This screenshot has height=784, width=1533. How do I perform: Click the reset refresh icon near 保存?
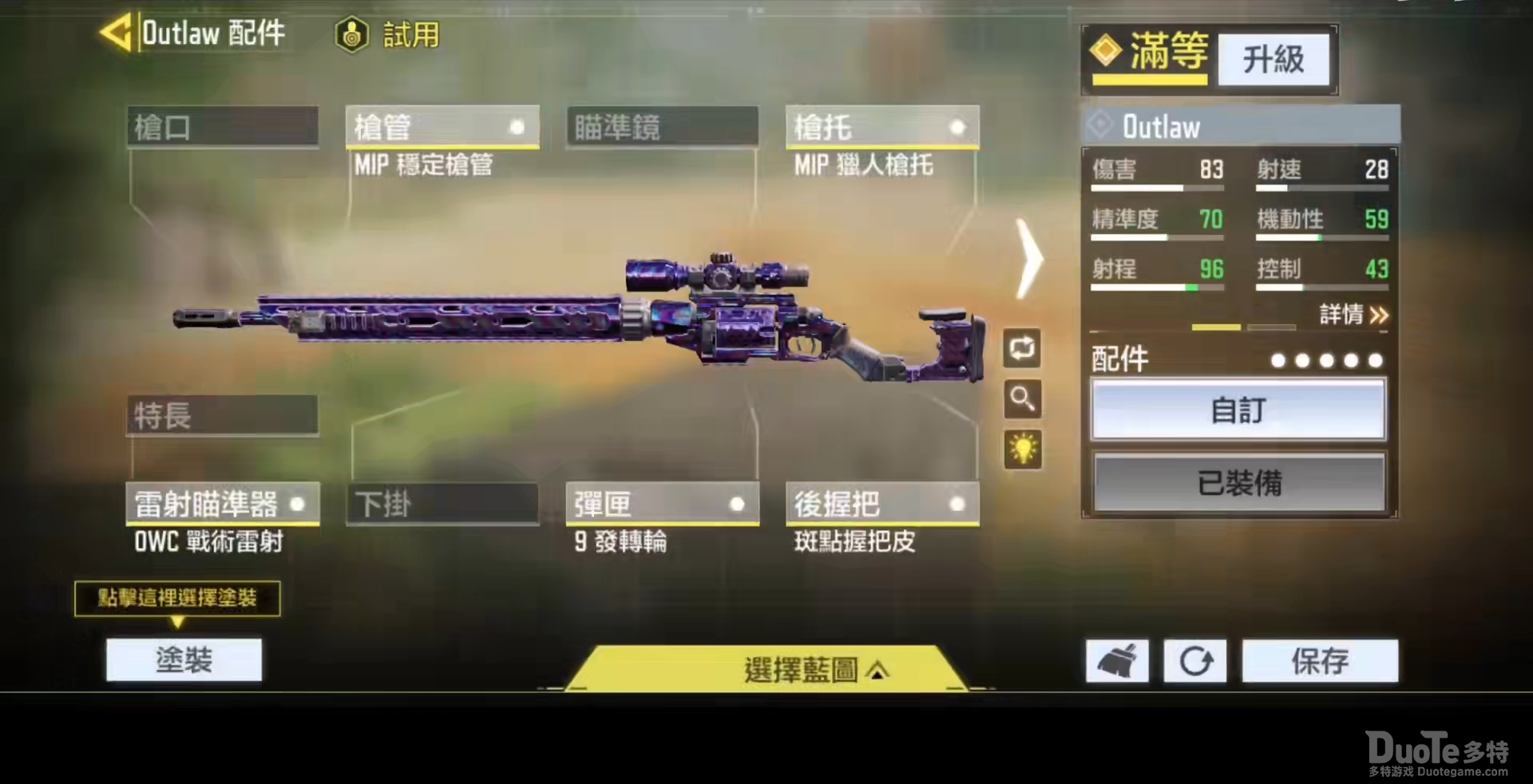(x=1194, y=661)
